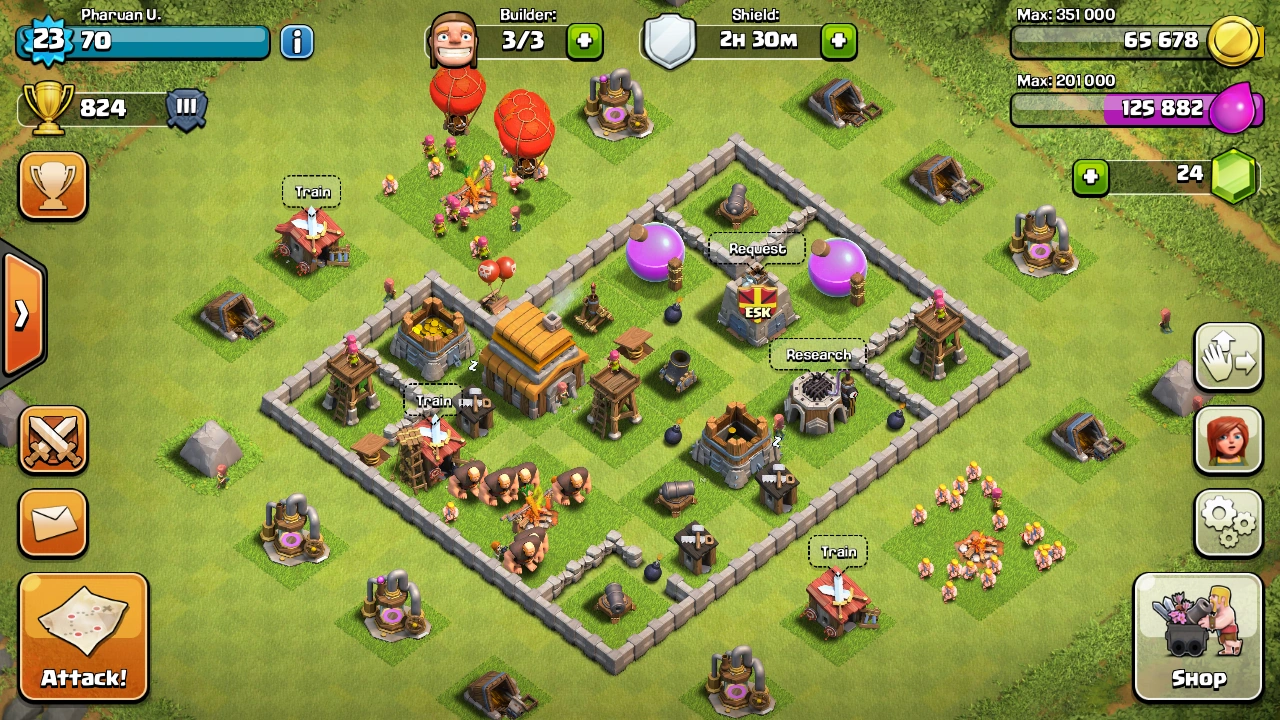Viewport: 1280px width, 720px height.
Task: Expand the orange side arrow panel
Action: coord(22,314)
